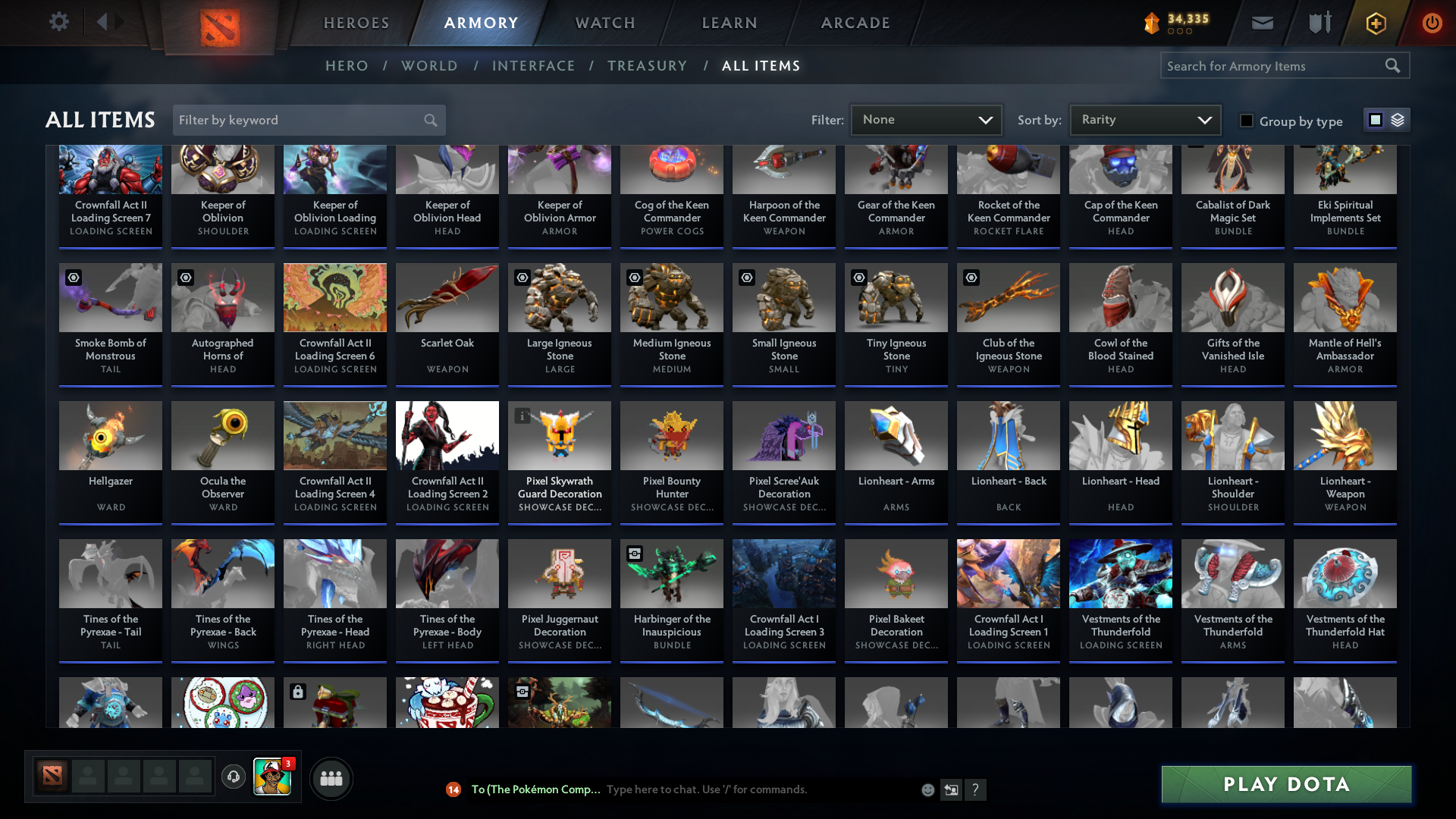Open notifications via the envelope icon
Screen dimensions: 1456x819
[1261, 23]
